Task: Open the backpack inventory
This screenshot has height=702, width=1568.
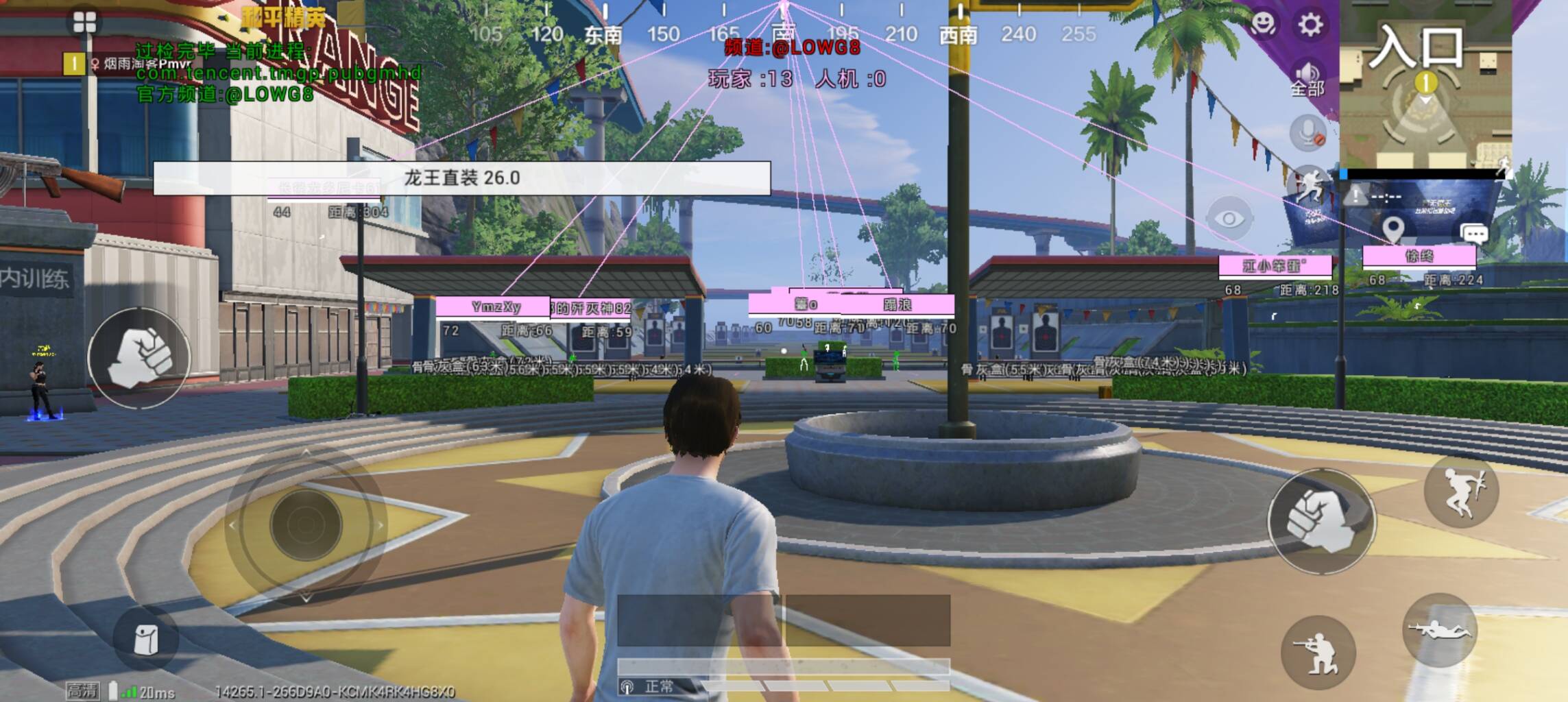Action: [x=145, y=640]
